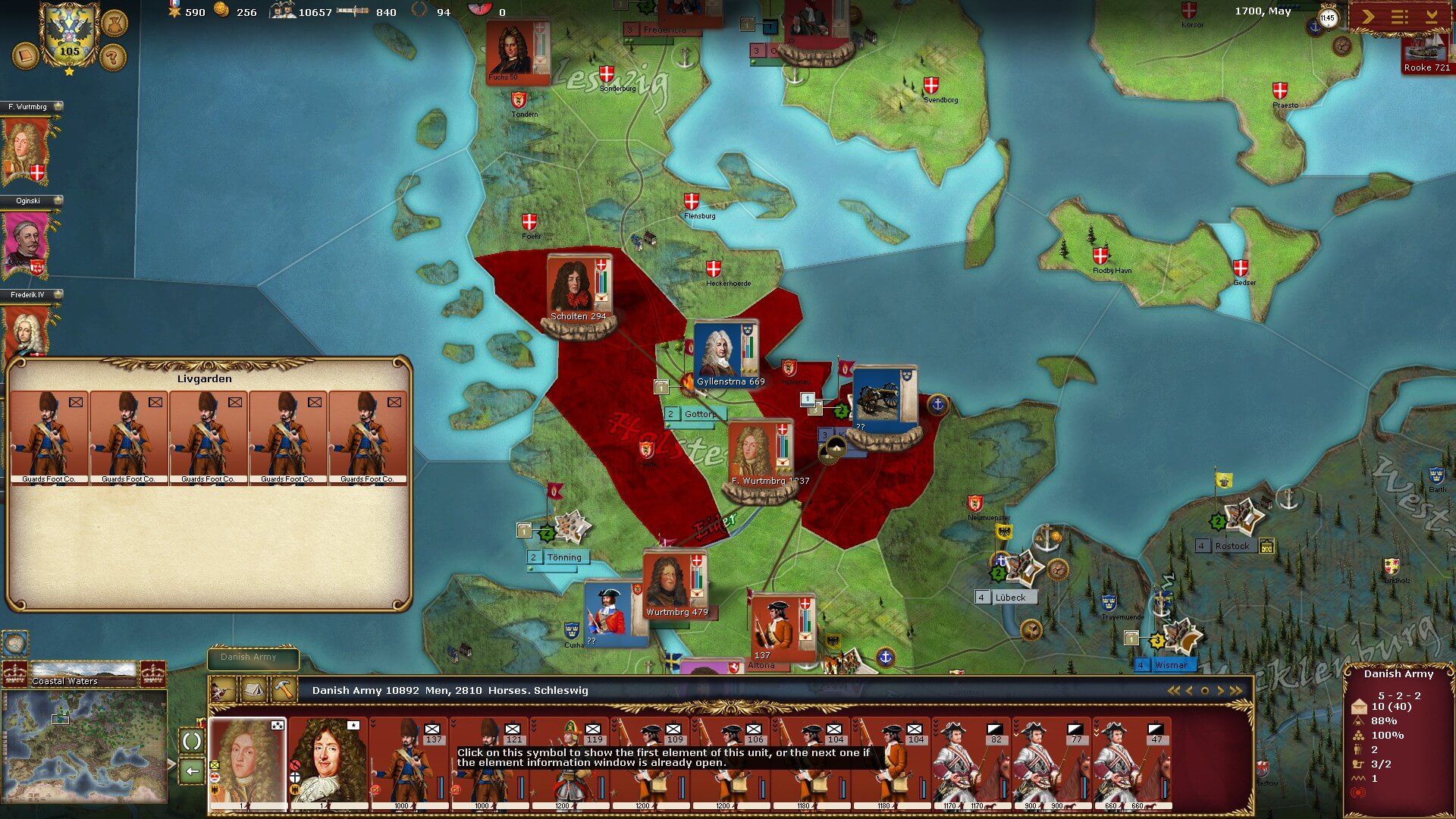Click the next-arrow end turn button
Screen dimensions: 1456x819
1369,17
